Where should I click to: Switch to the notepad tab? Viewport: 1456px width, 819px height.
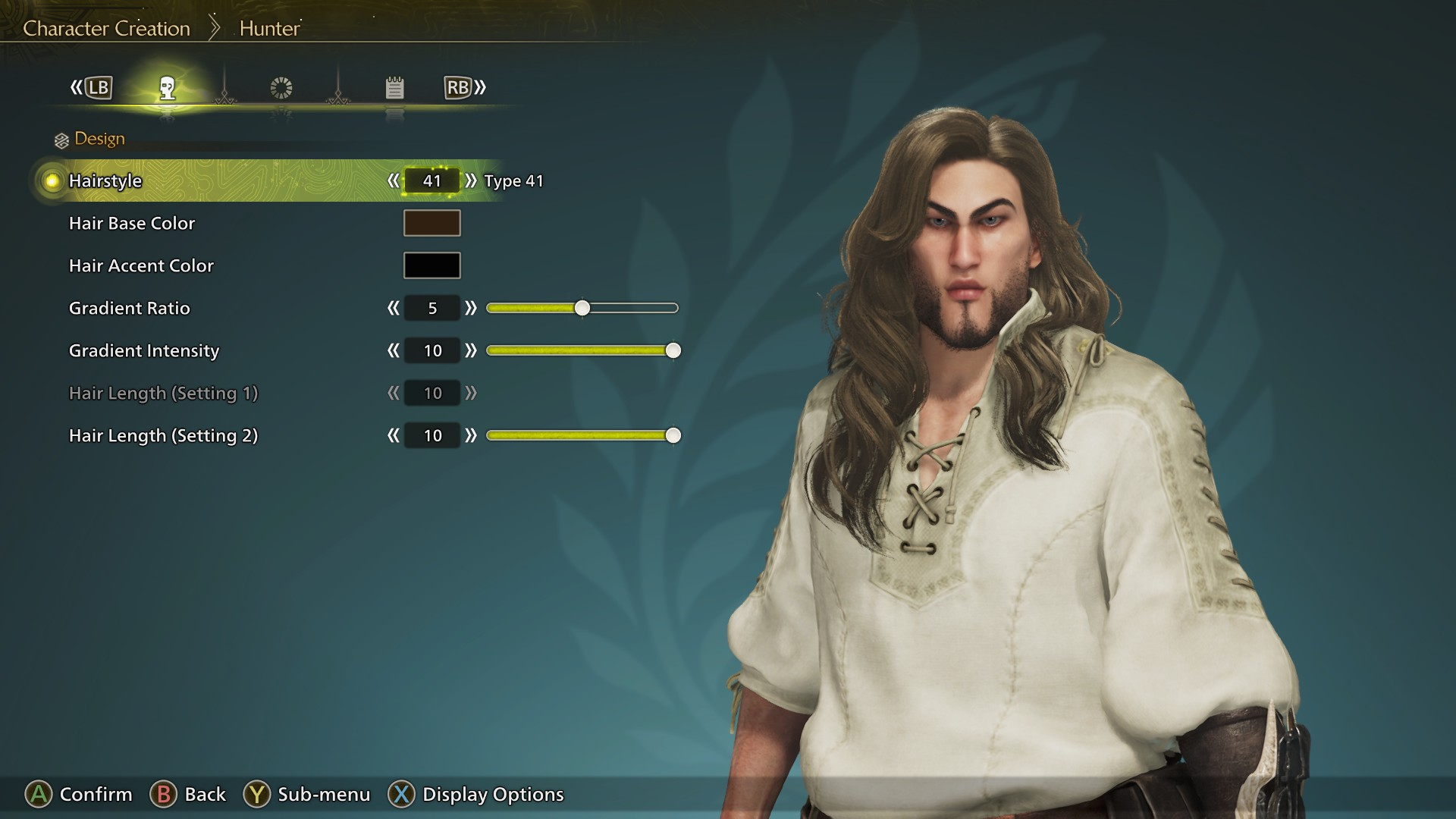click(x=394, y=88)
